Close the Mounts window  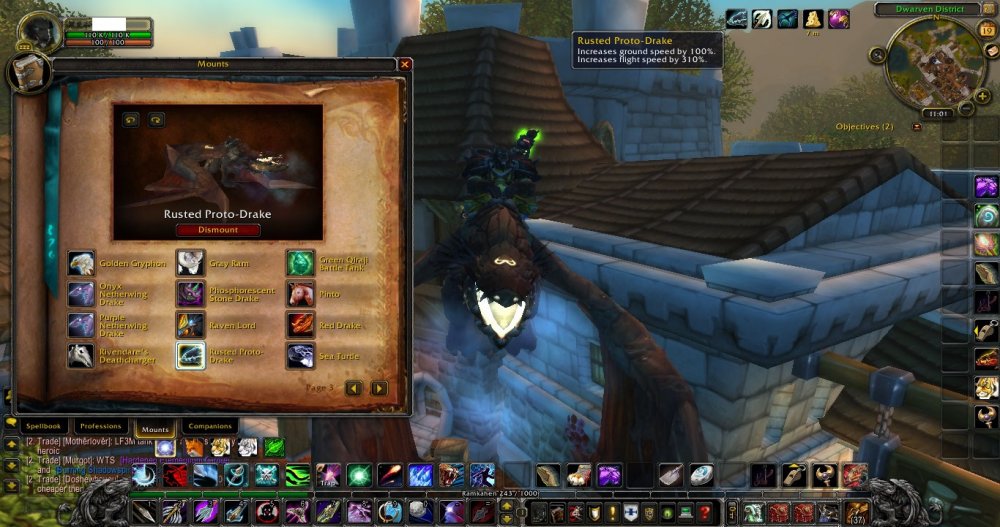tap(405, 64)
